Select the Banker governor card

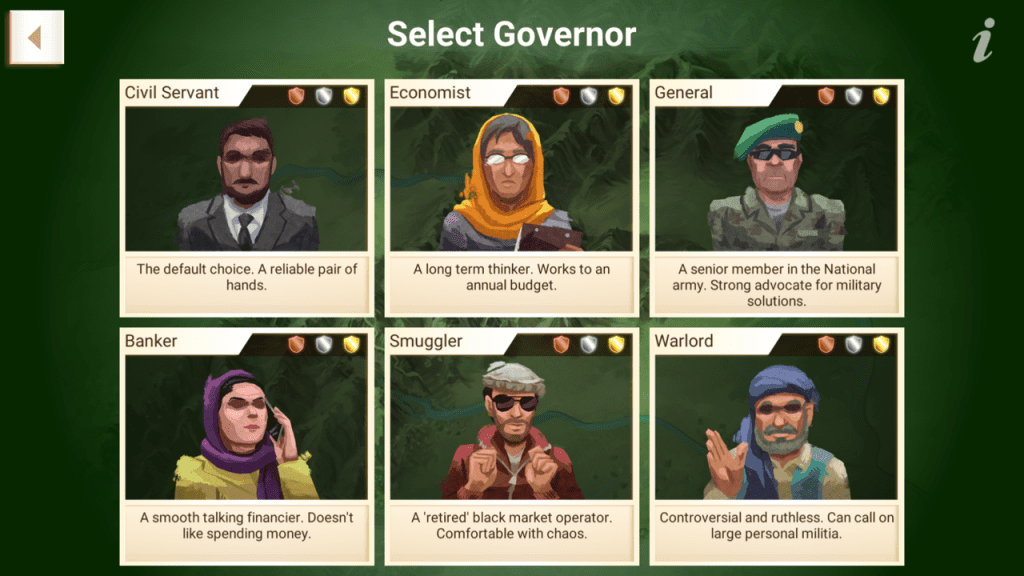[246, 445]
